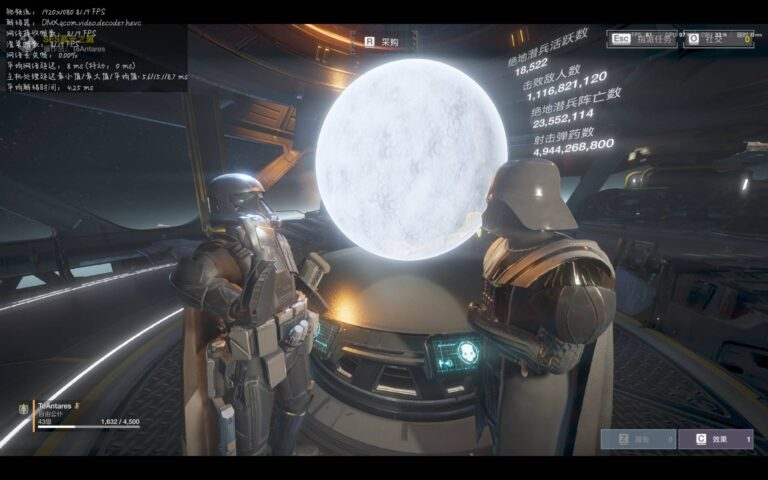
Task: Open the Antares player card
Action: pyautogui.click(x=80, y=414)
